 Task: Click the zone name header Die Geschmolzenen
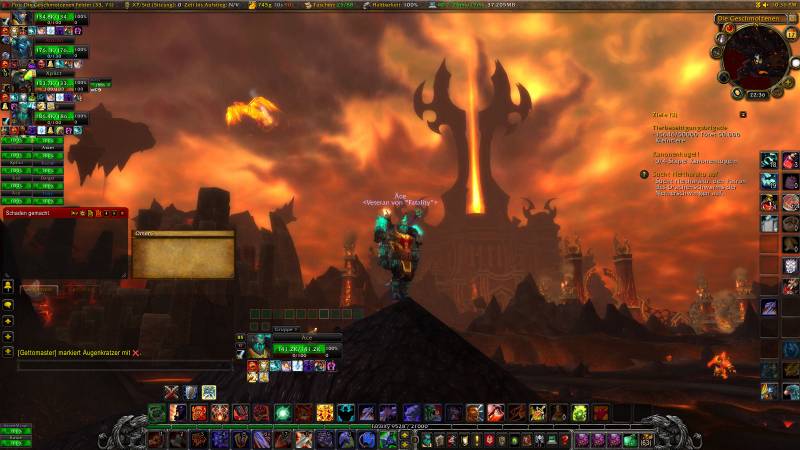point(746,19)
